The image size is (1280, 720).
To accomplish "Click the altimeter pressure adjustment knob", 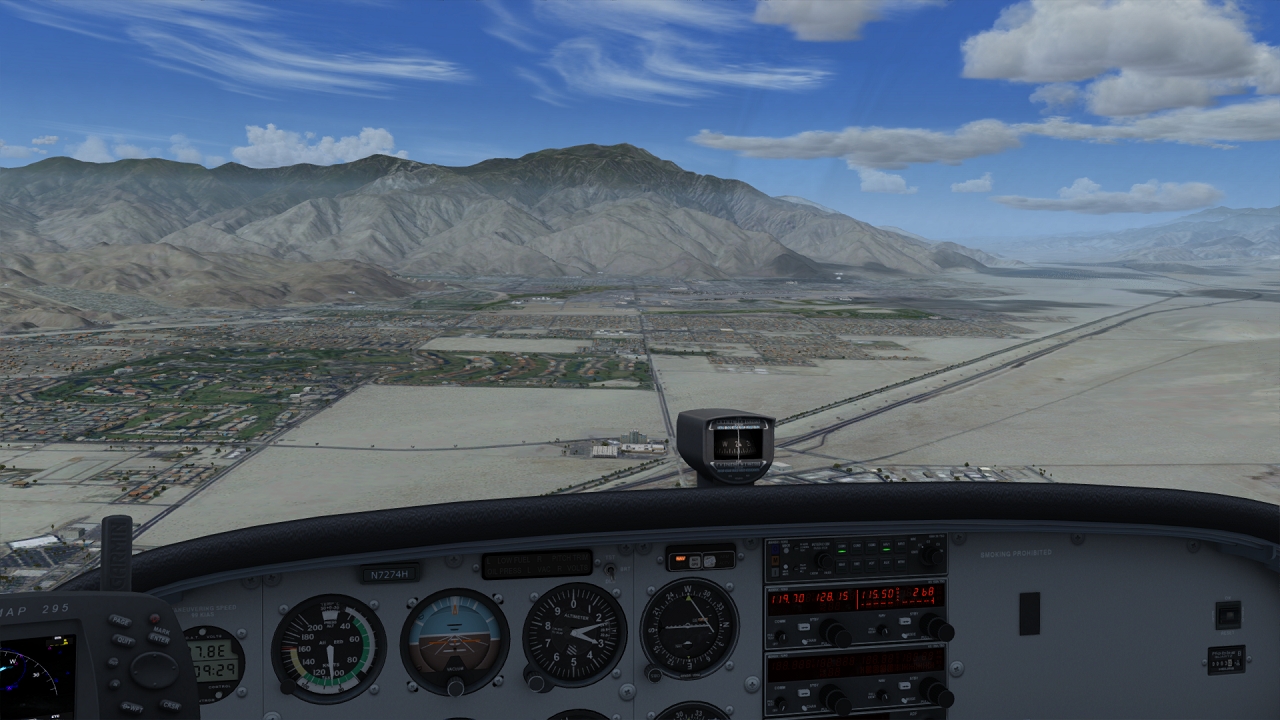I will click(x=537, y=683).
